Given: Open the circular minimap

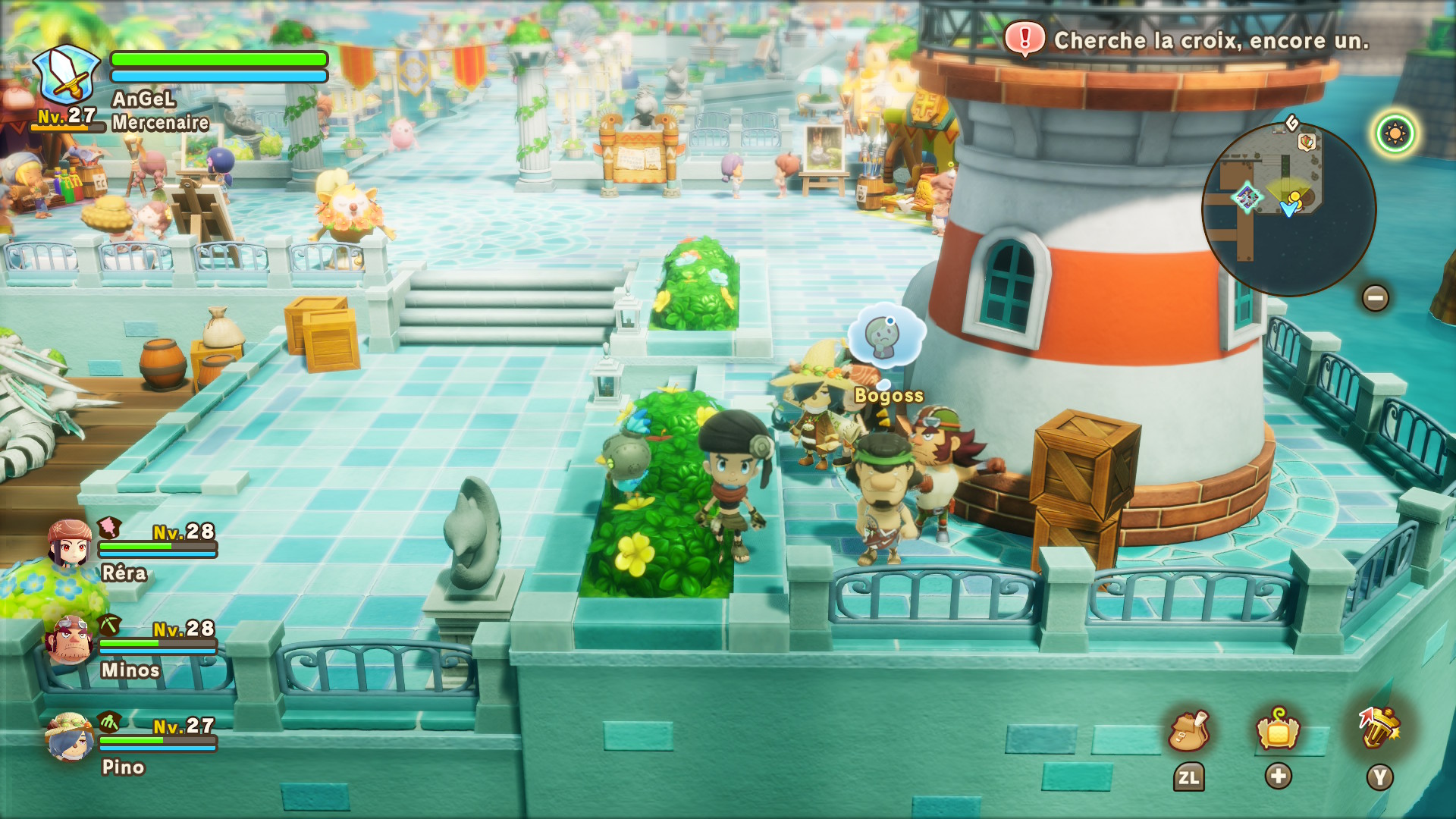Looking at the screenshot, I should 1288,209.
